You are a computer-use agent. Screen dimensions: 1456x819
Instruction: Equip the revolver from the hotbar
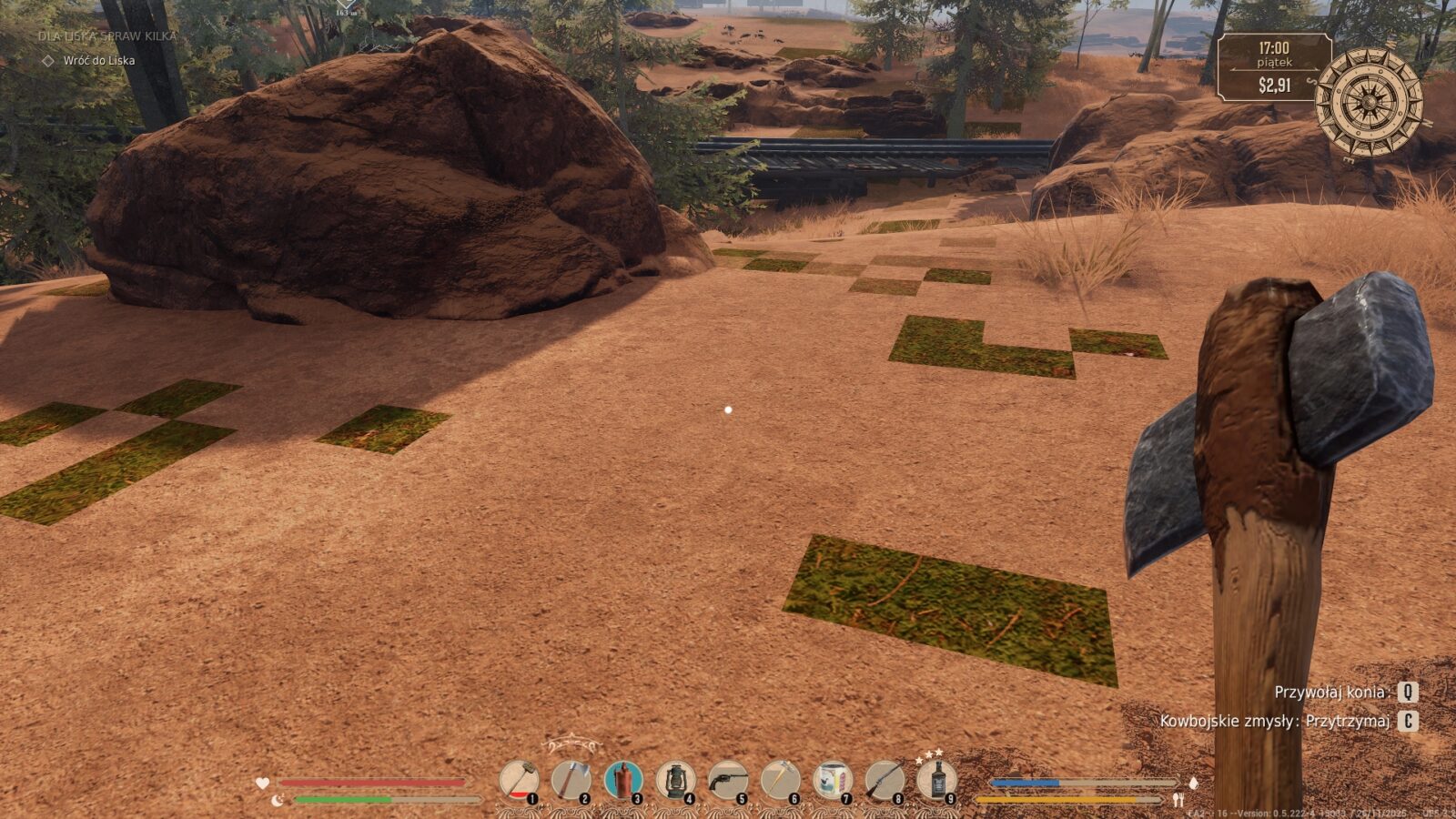click(x=728, y=781)
